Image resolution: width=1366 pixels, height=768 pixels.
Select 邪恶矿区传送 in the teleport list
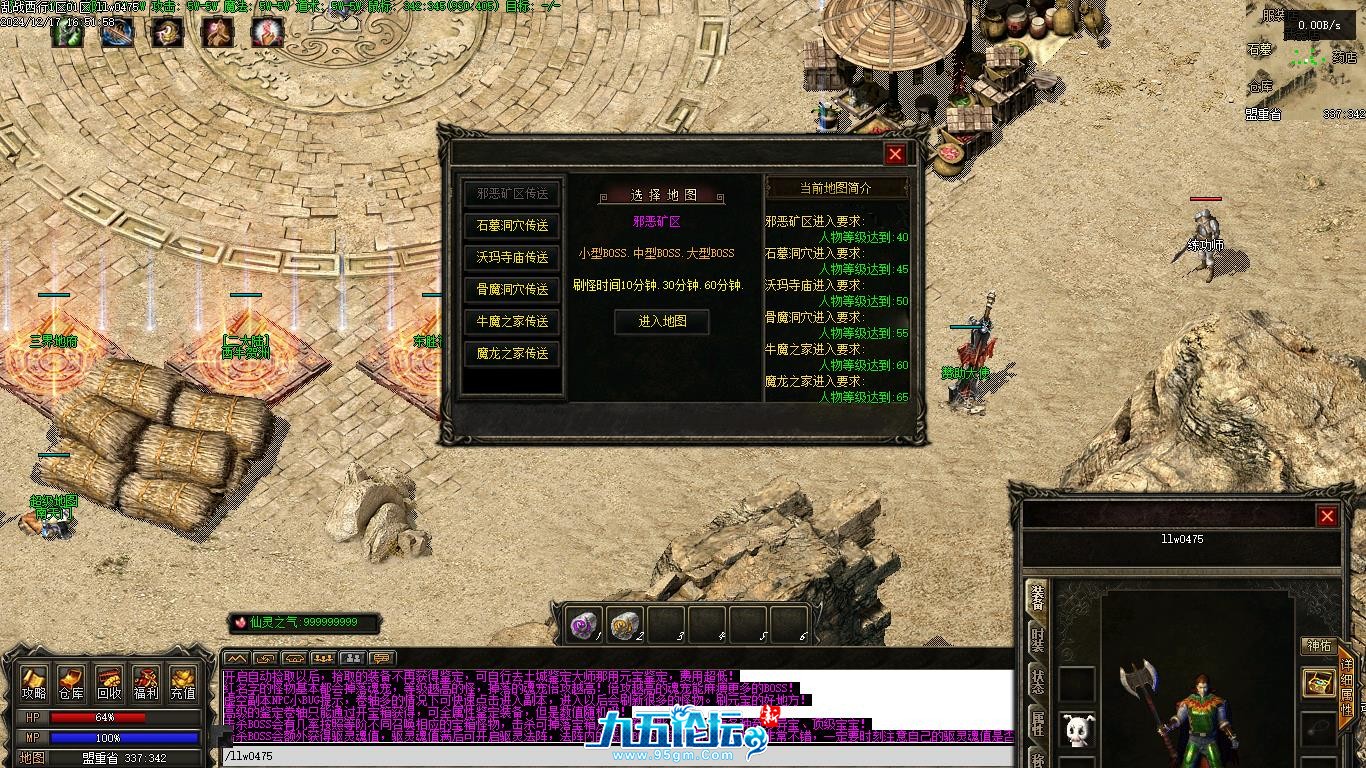pos(512,194)
